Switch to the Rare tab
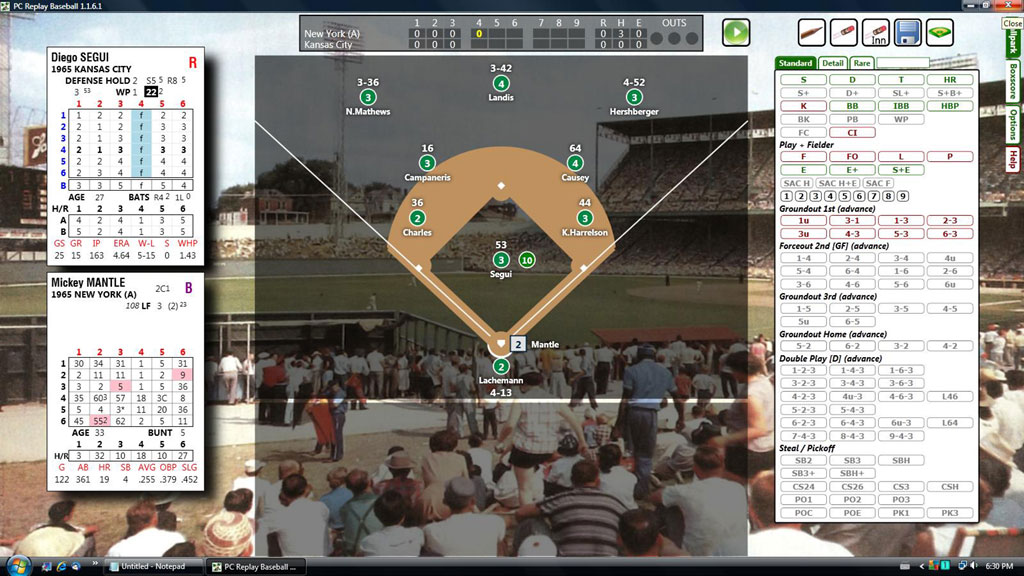 point(861,63)
